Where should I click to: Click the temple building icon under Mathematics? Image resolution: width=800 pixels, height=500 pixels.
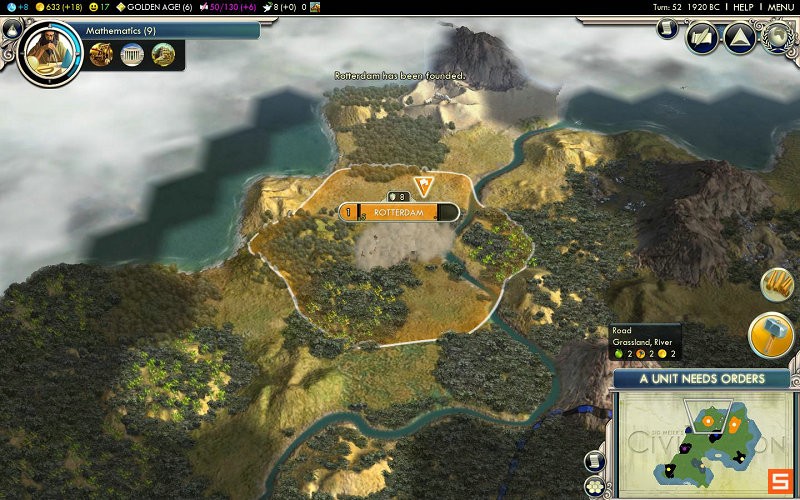(131, 55)
